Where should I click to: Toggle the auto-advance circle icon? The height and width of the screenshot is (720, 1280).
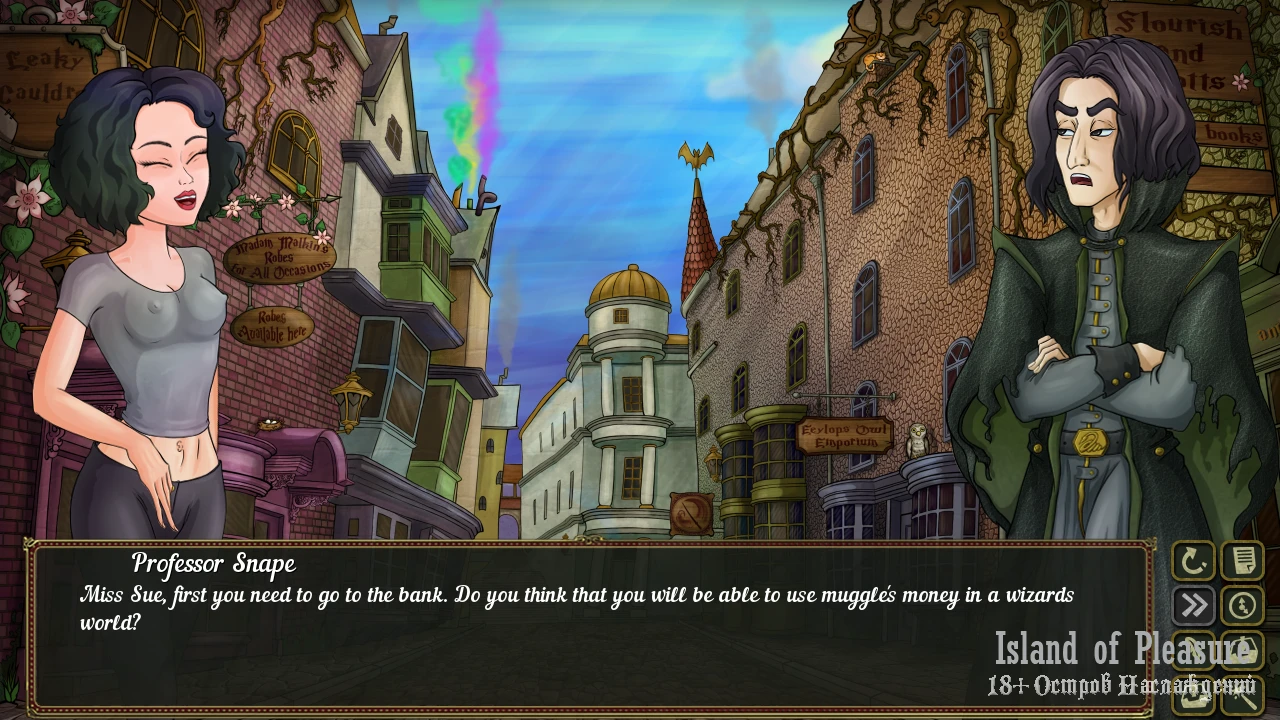[x=1243, y=606]
